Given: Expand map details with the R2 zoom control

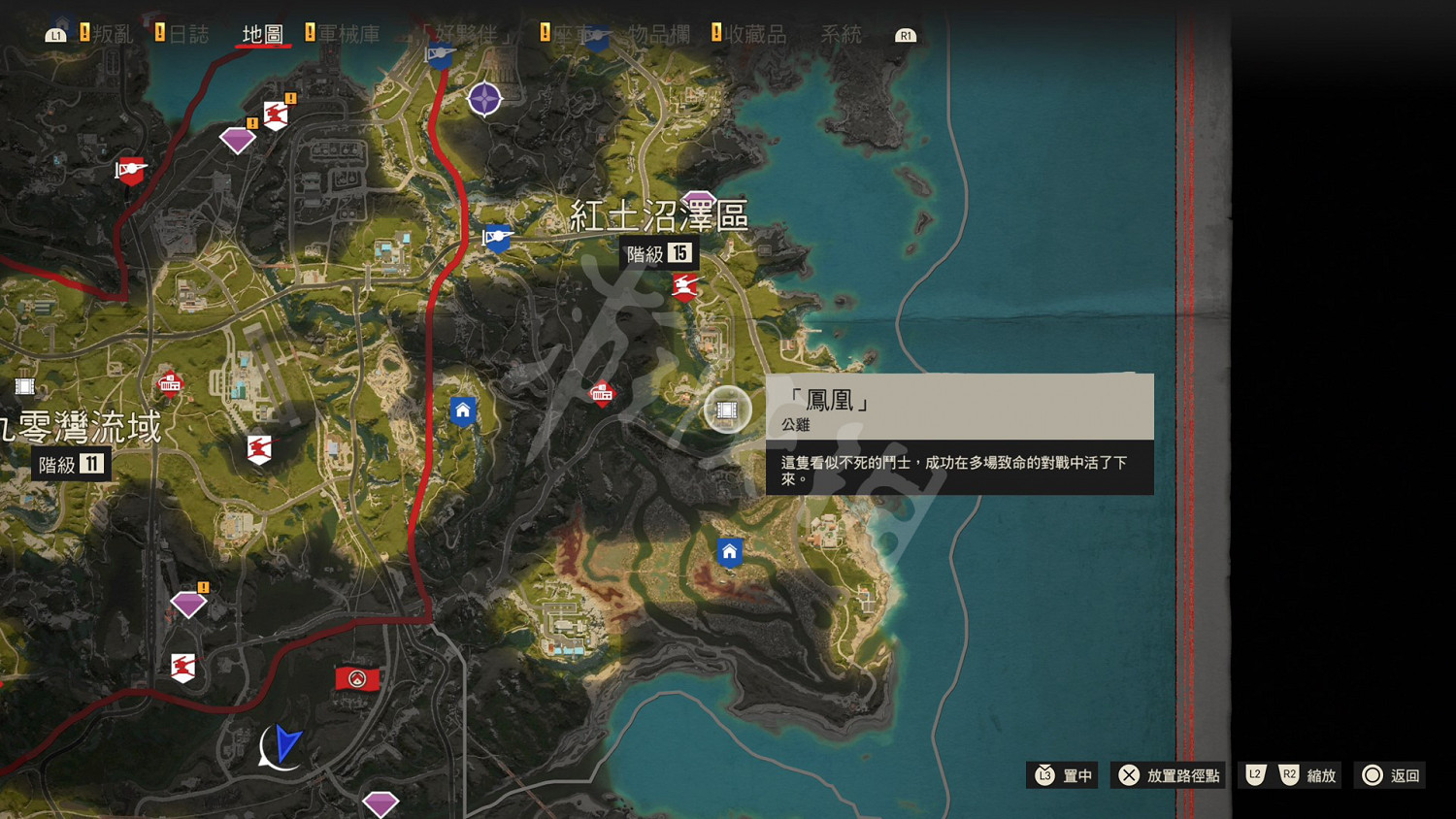Looking at the screenshot, I should [x=1291, y=775].
